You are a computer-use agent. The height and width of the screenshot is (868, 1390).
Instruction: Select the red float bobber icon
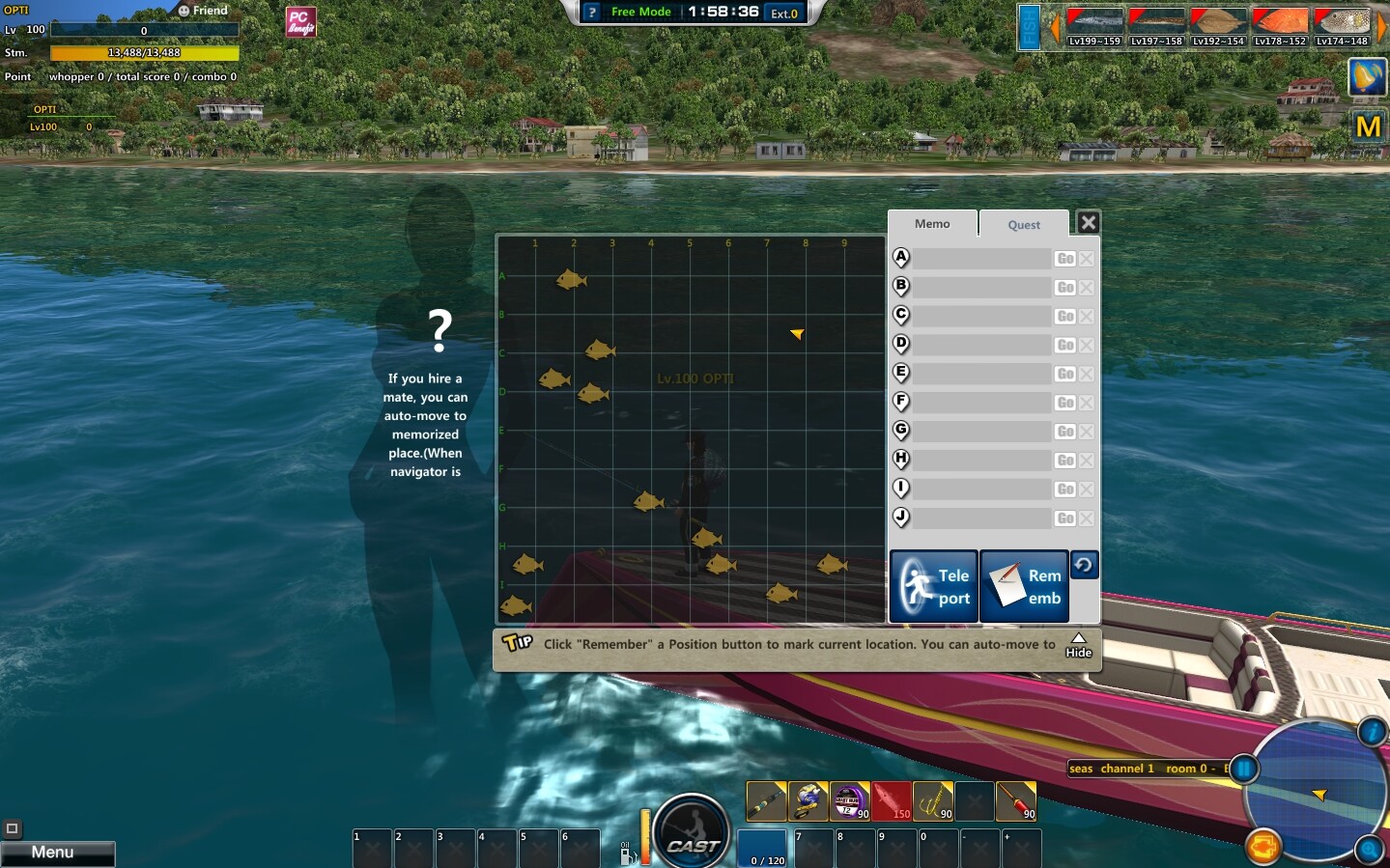pos(1017,801)
